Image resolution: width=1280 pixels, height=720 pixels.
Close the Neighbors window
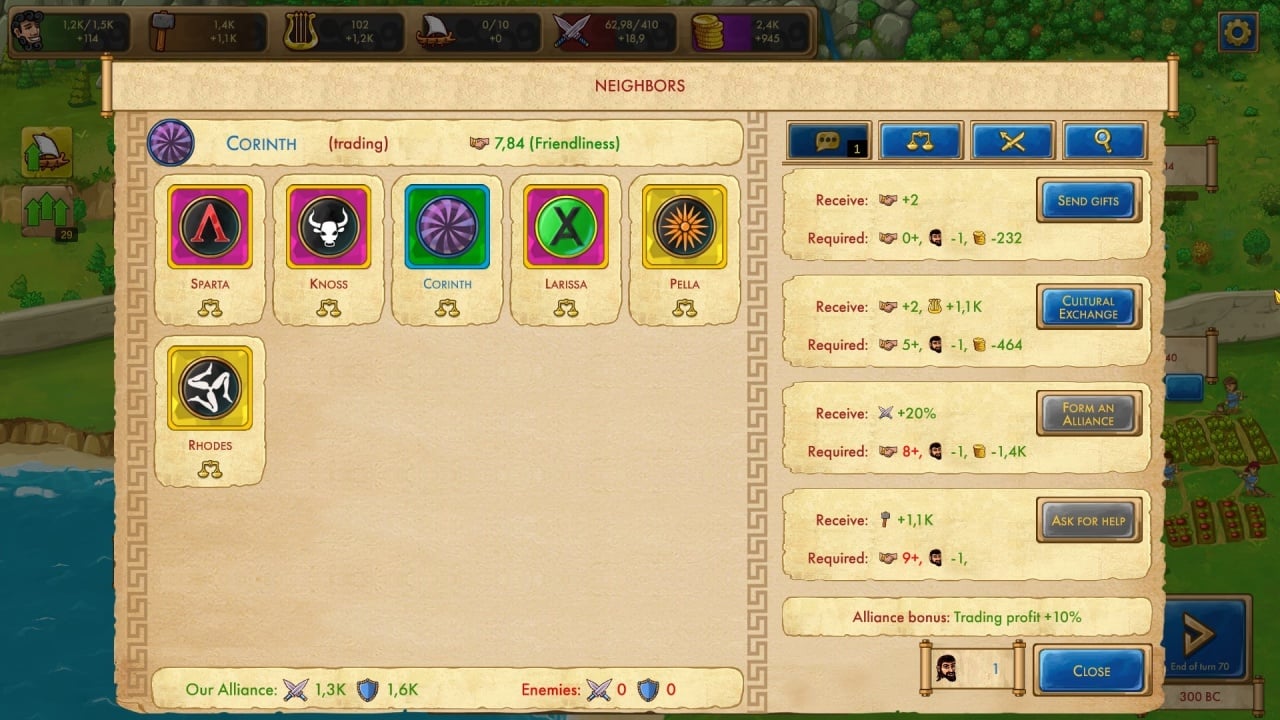click(1091, 671)
